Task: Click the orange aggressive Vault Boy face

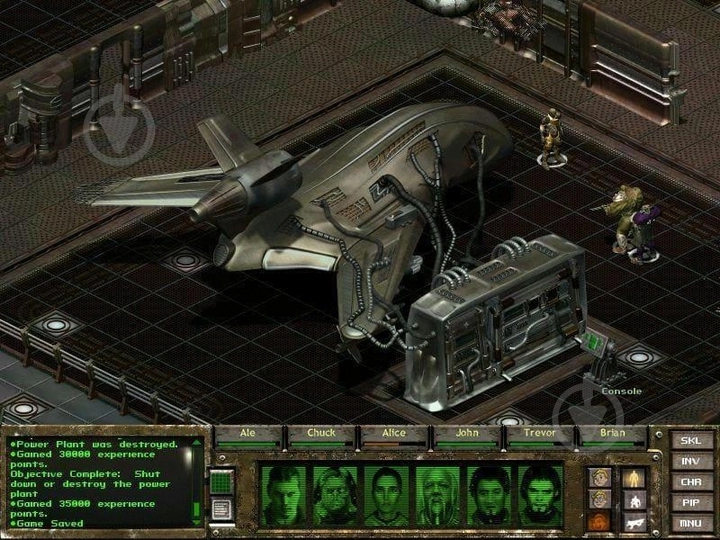Action: click(x=600, y=521)
